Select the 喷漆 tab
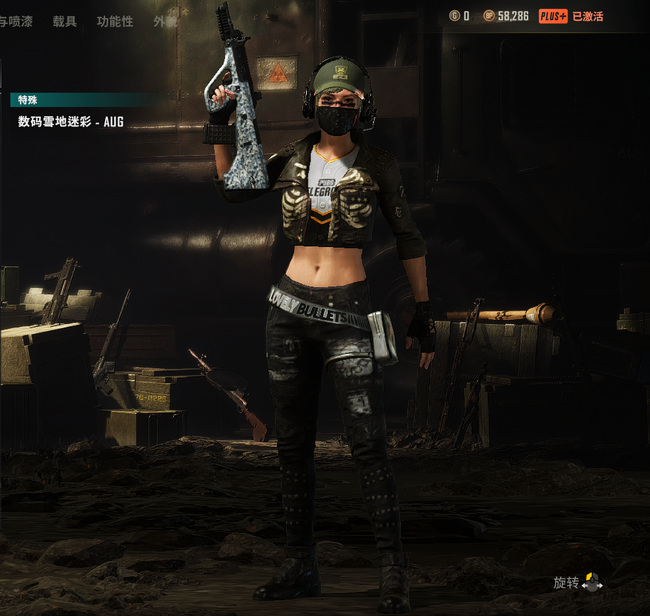Screen dimensions: 650x616 point(17,21)
